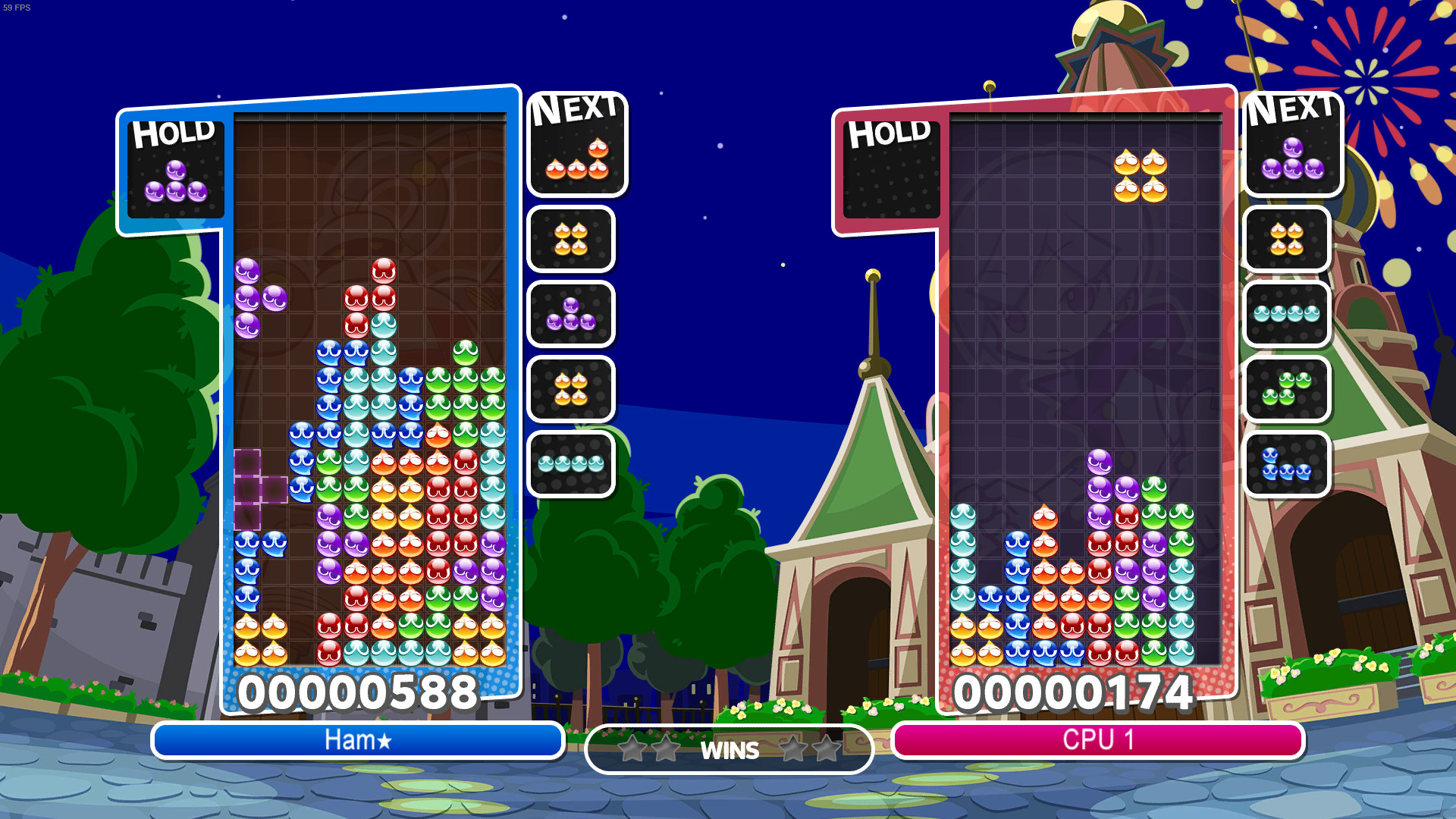
Task: Select the CPU 1 player name bar
Action: [1097, 742]
